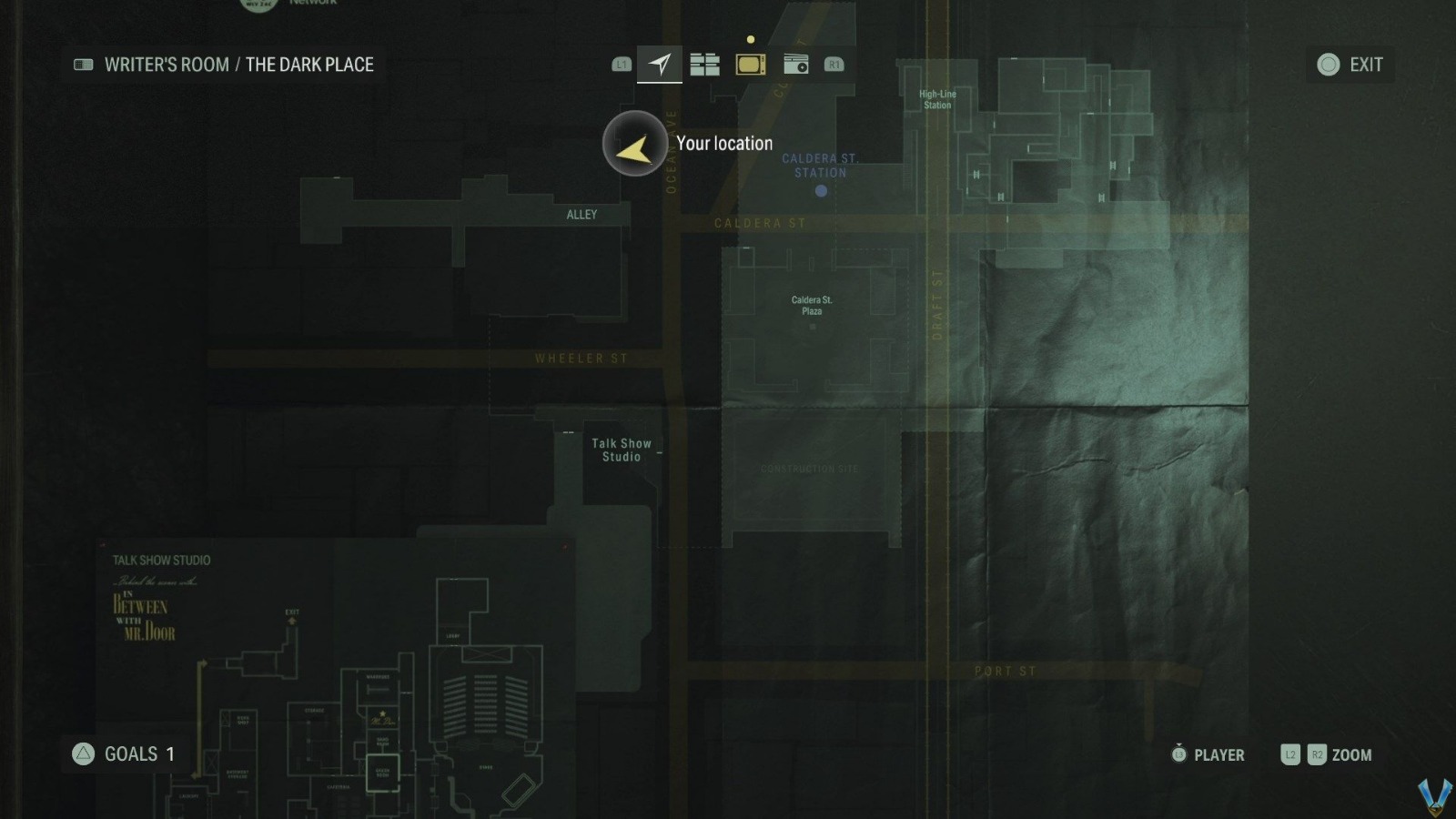
Task: Click the ZOOM control label
Action: [x=1351, y=754]
